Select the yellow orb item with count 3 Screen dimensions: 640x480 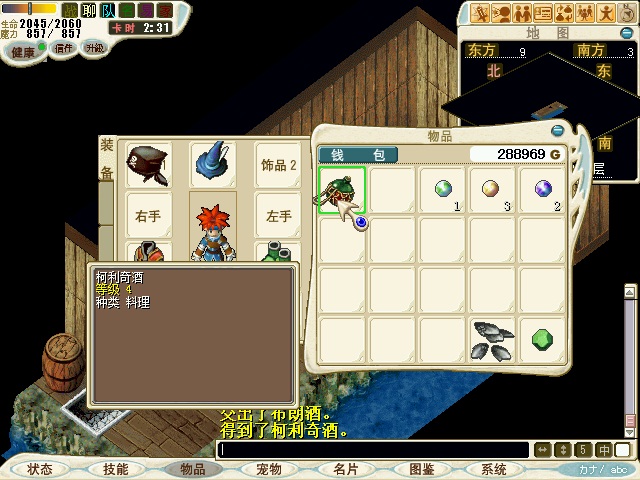click(x=492, y=190)
